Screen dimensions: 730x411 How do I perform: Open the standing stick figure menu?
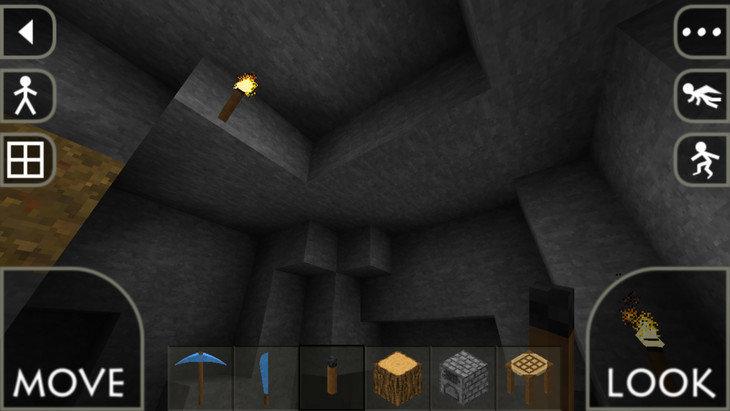coord(27,96)
